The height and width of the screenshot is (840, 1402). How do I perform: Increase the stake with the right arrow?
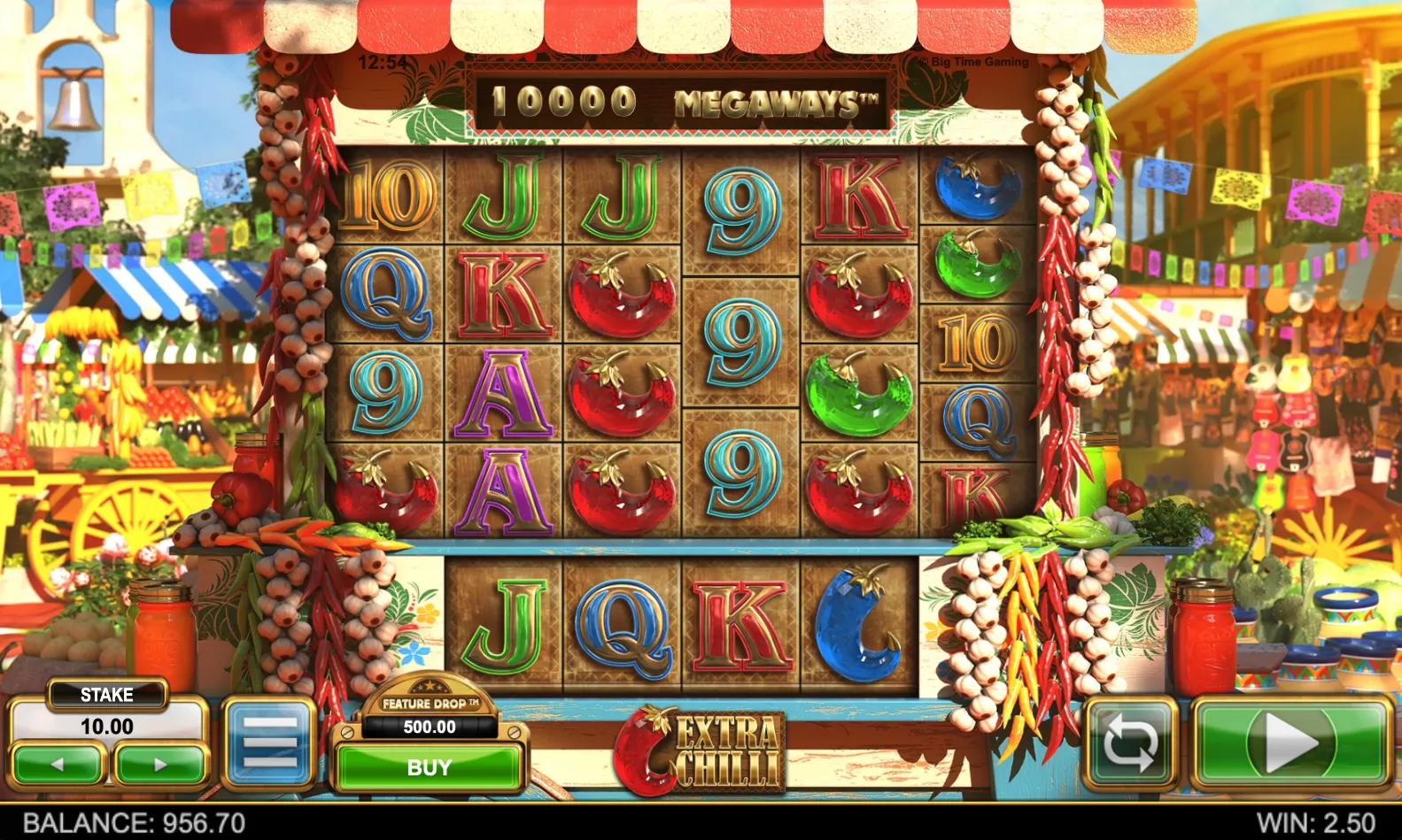click(159, 767)
